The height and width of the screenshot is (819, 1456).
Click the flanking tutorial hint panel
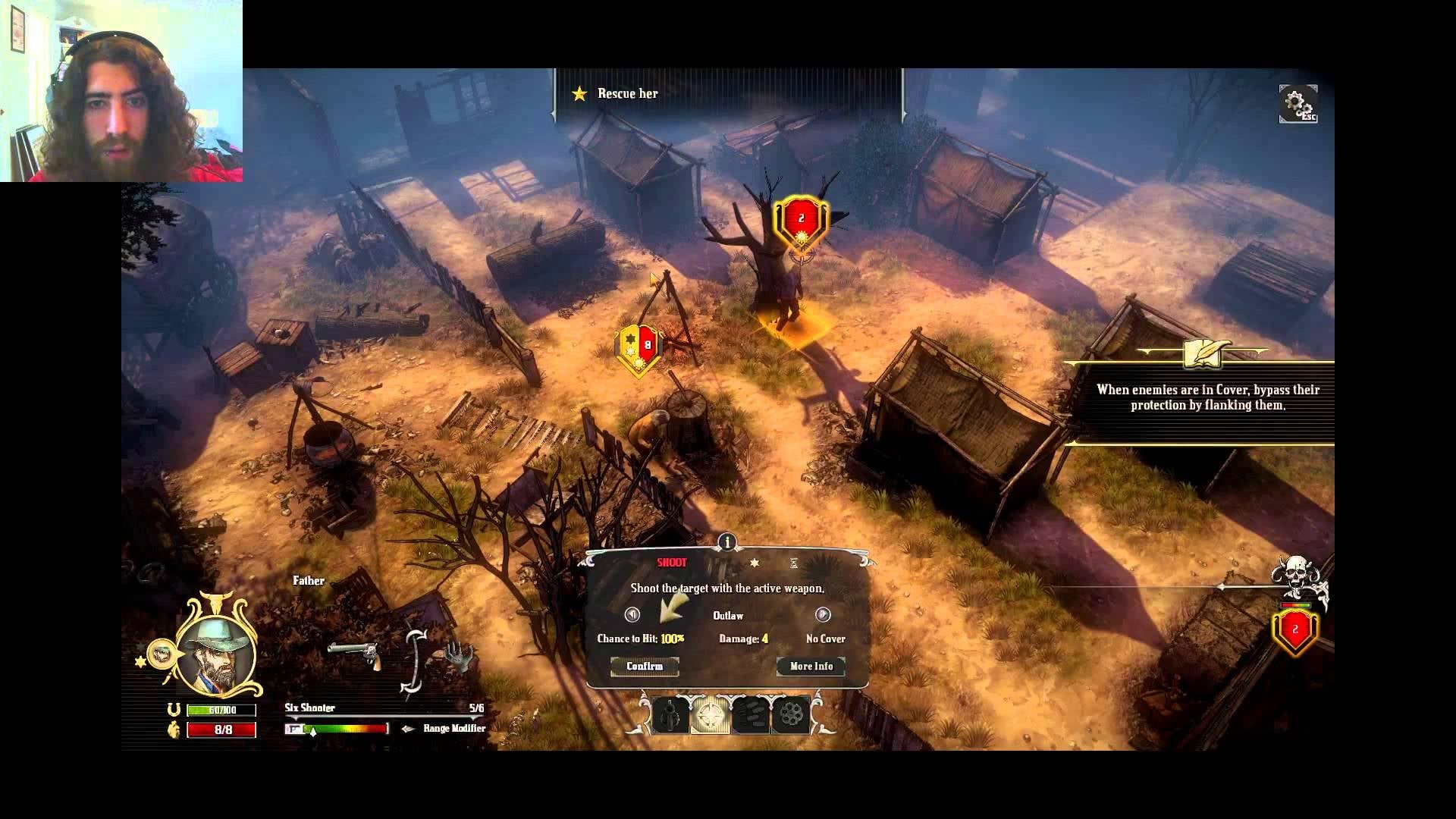coord(1207,397)
